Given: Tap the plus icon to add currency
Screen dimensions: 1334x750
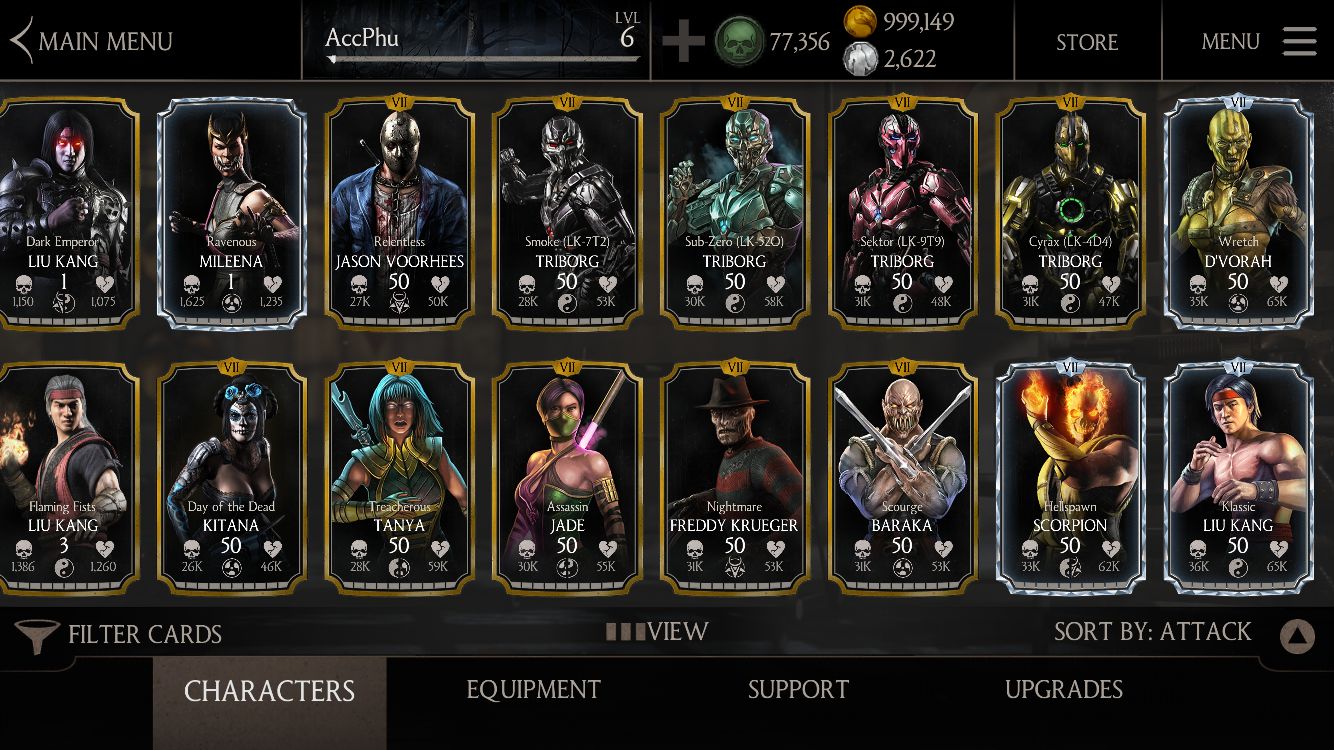Looking at the screenshot, I should pyautogui.click(x=683, y=42).
